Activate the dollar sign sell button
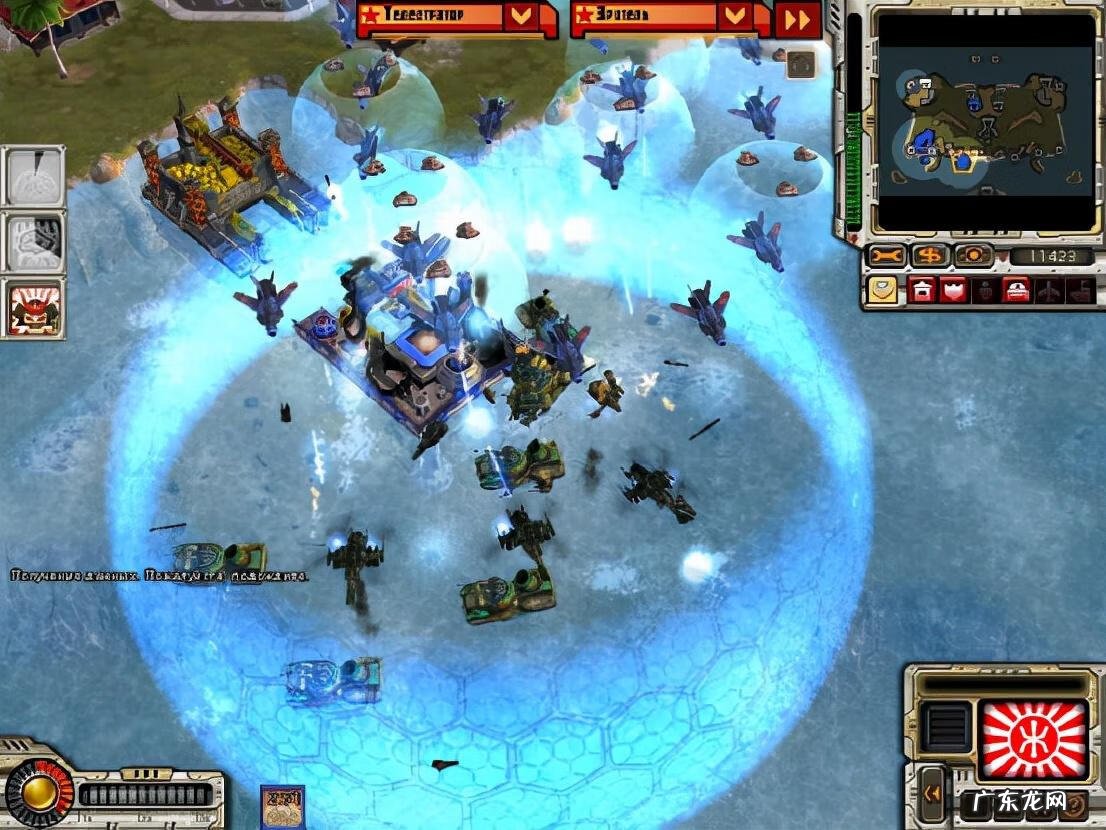The height and width of the screenshot is (830, 1106). (x=930, y=256)
